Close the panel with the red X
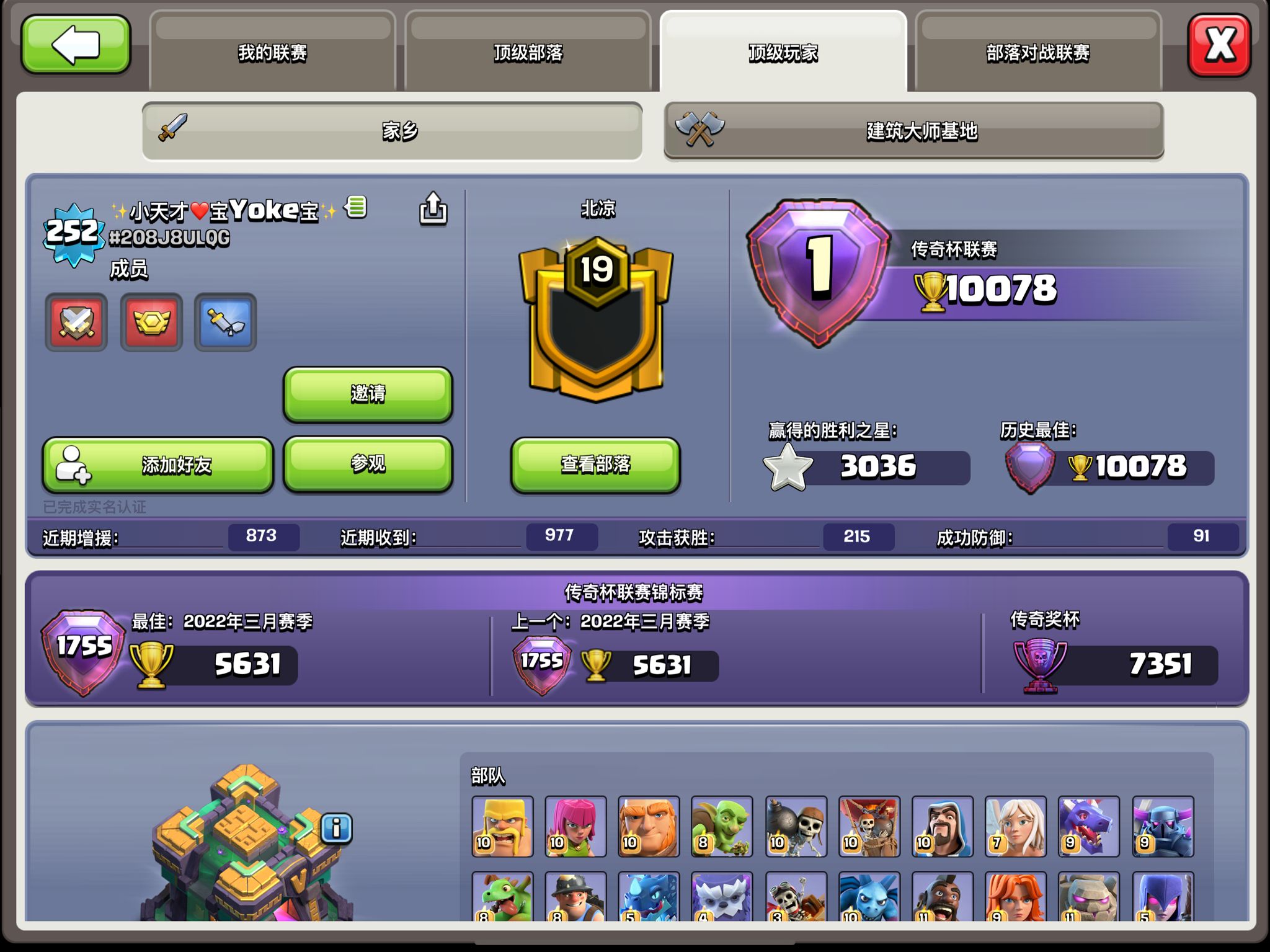Image resolution: width=1270 pixels, height=952 pixels. [1219, 45]
